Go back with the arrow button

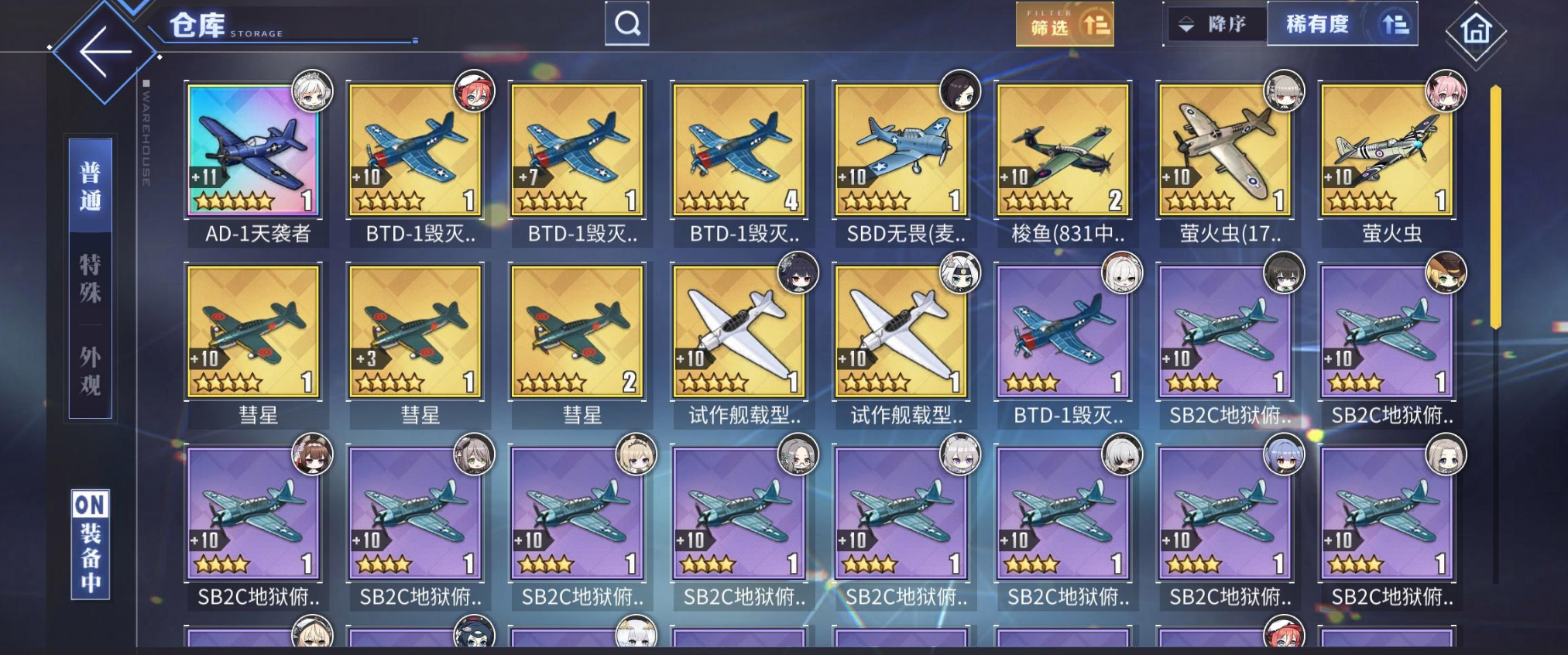[105, 53]
